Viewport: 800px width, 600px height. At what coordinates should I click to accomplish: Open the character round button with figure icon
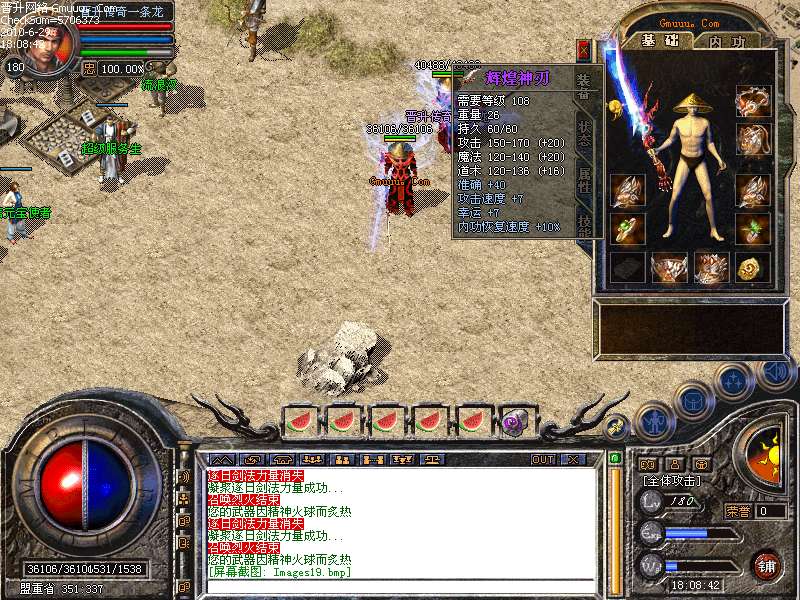click(653, 421)
